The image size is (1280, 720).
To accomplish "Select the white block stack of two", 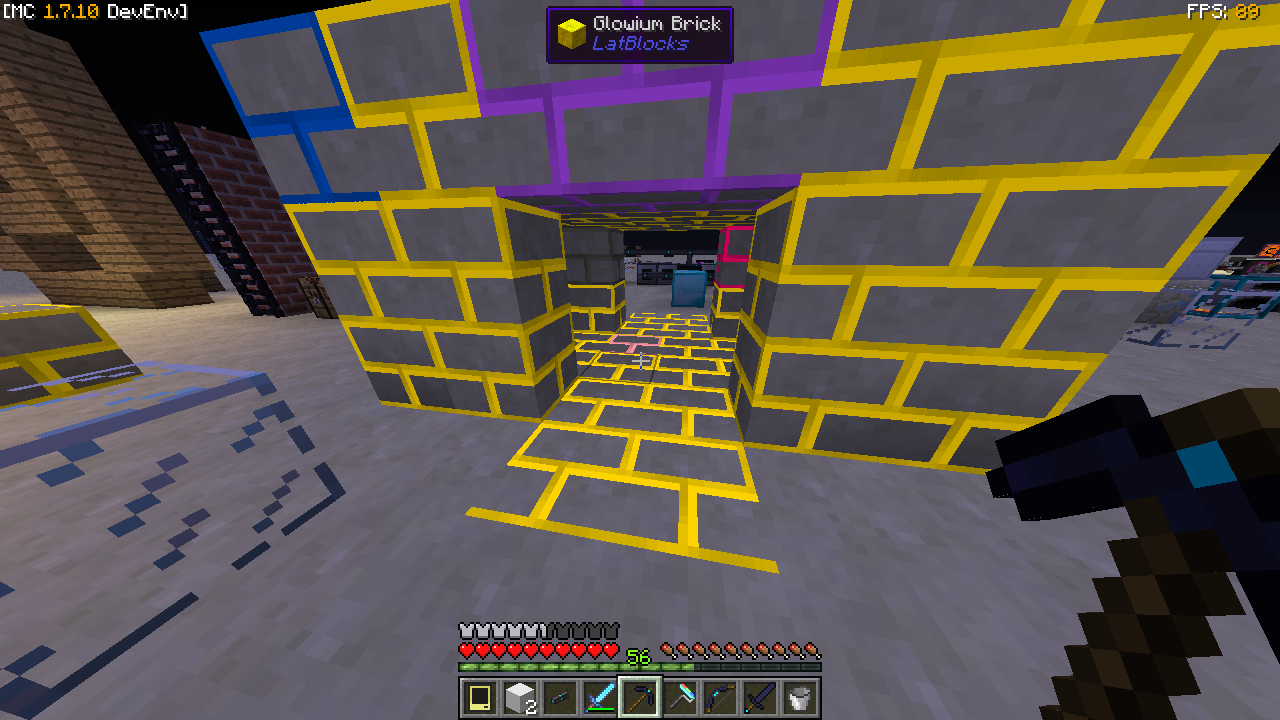I will coord(520,697).
